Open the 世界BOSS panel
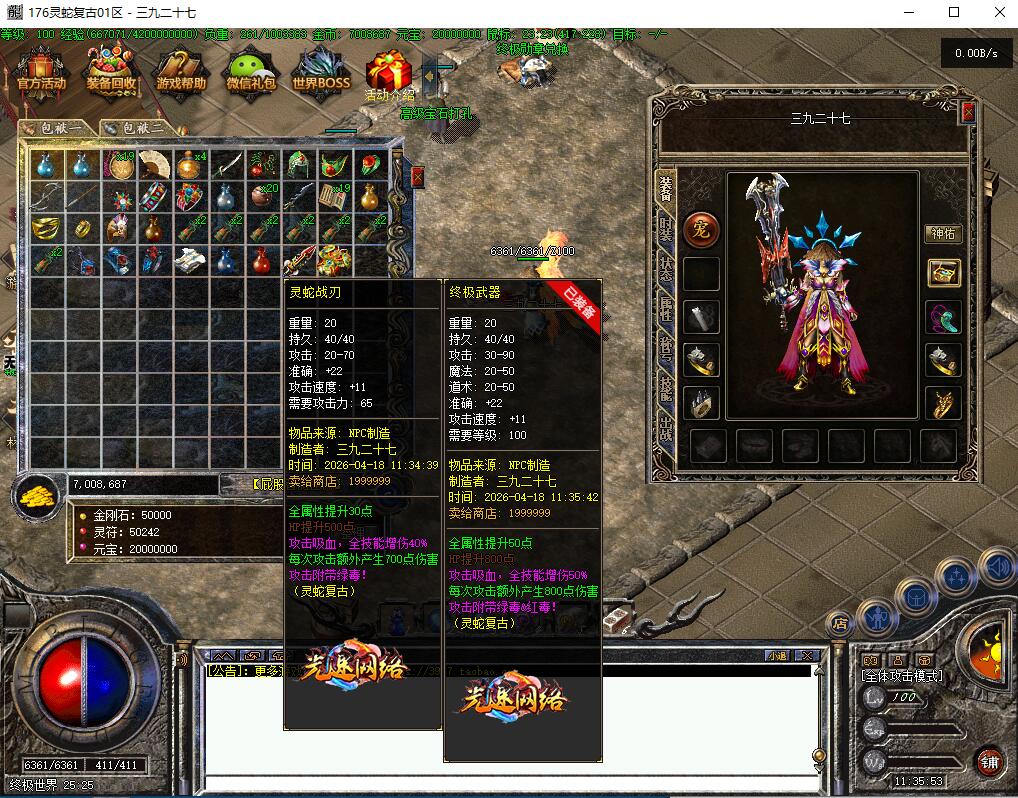 [320, 74]
